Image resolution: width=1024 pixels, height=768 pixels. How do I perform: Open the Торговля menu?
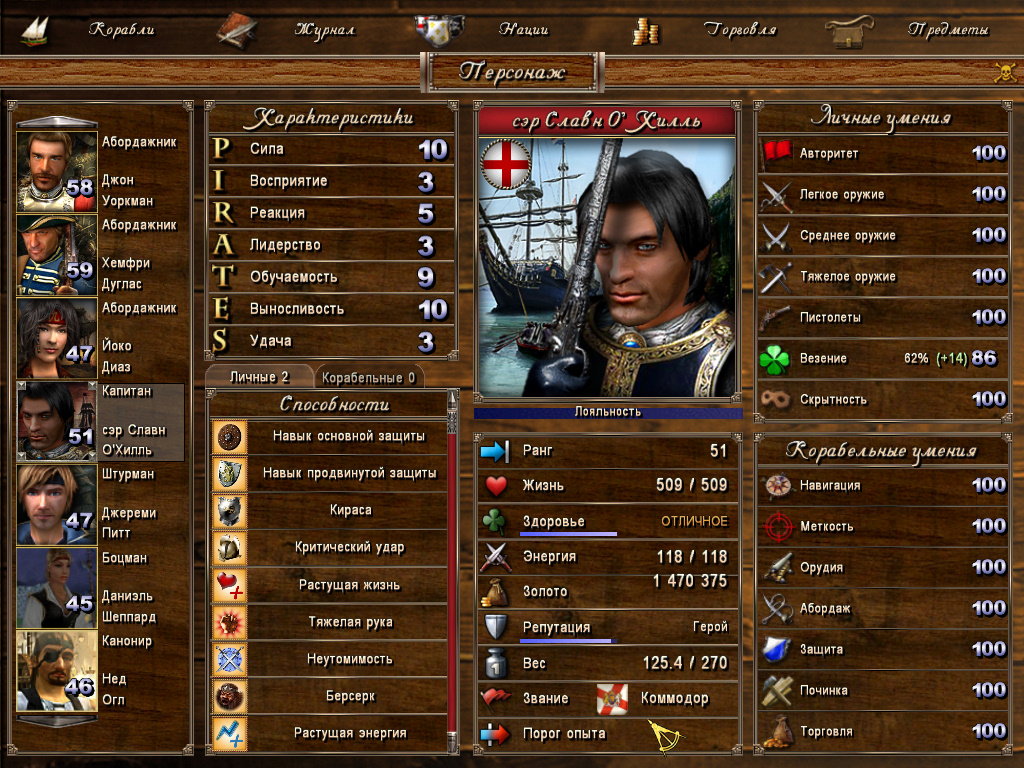tap(740, 30)
